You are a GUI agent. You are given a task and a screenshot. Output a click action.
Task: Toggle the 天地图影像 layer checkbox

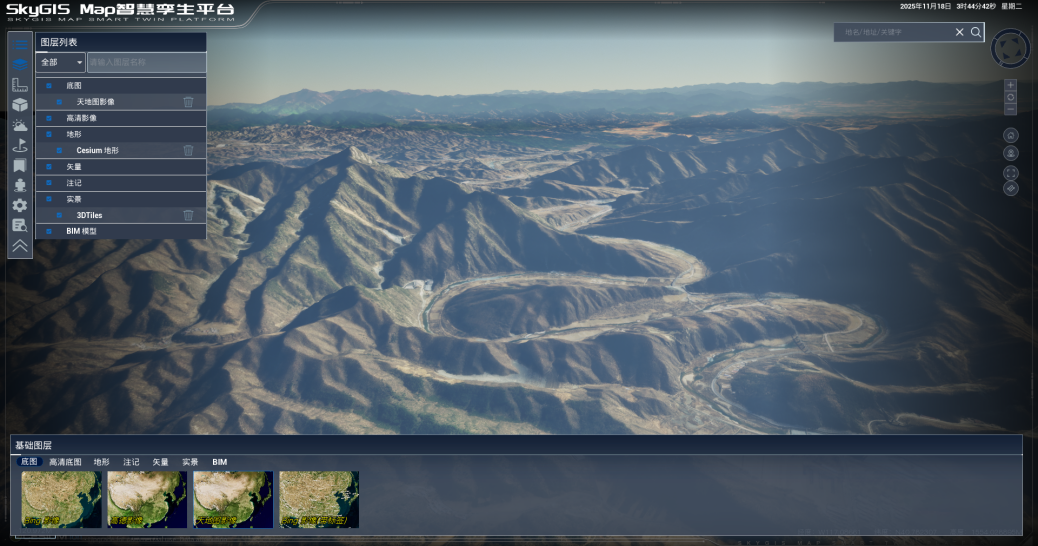tap(59, 102)
